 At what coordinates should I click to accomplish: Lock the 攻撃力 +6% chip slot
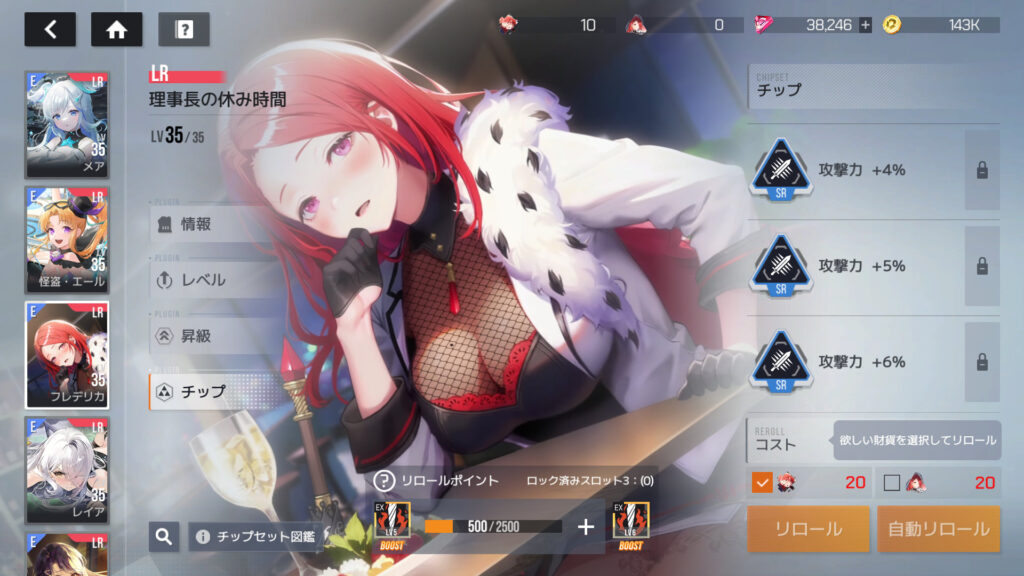tap(982, 361)
